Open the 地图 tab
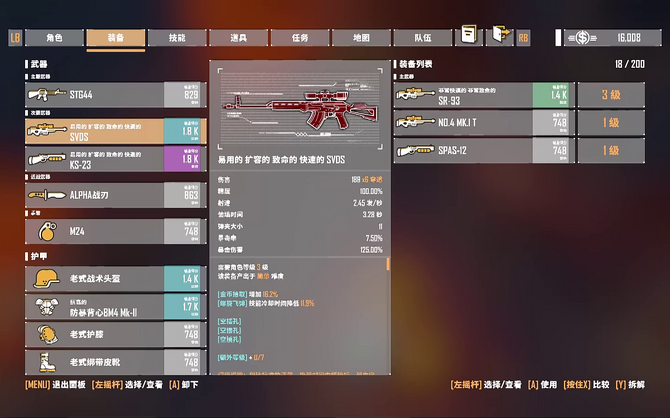The image size is (670, 418). pyautogui.click(x=361, y=38)
